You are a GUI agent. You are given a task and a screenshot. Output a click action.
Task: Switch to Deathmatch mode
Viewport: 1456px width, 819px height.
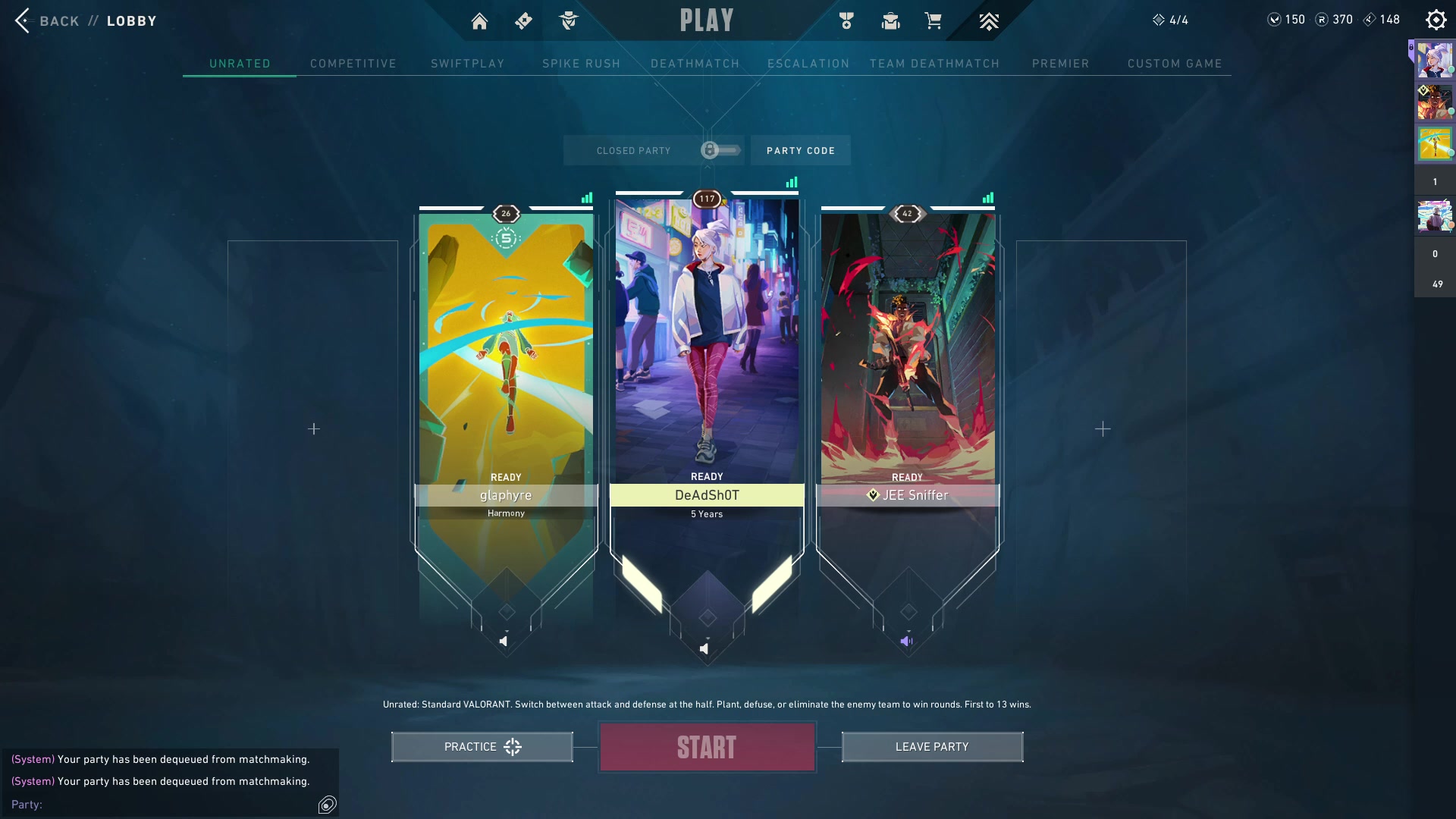coord(695,64)
